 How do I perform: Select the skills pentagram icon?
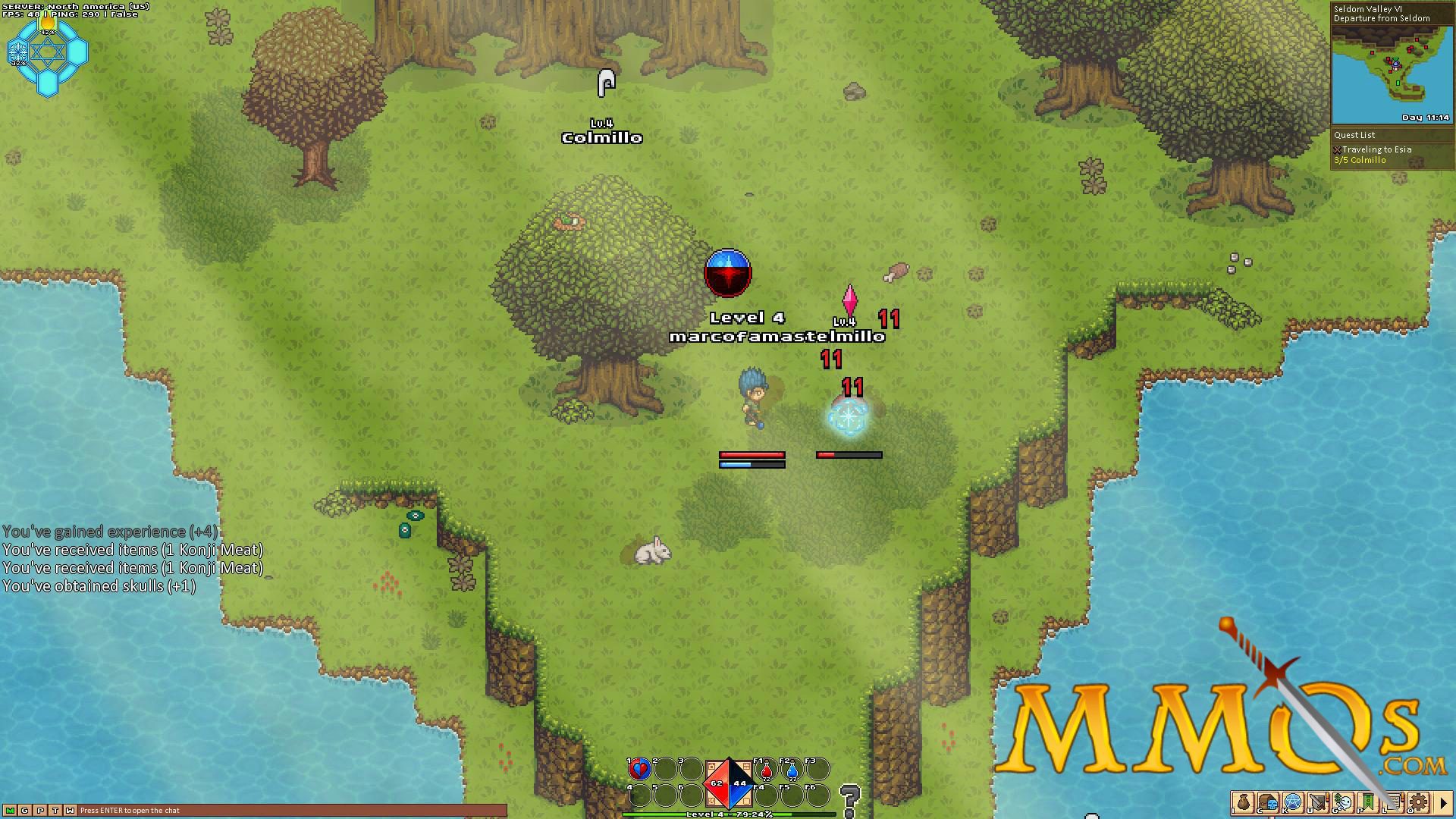pyautogui.click(x=1292, y=802)
